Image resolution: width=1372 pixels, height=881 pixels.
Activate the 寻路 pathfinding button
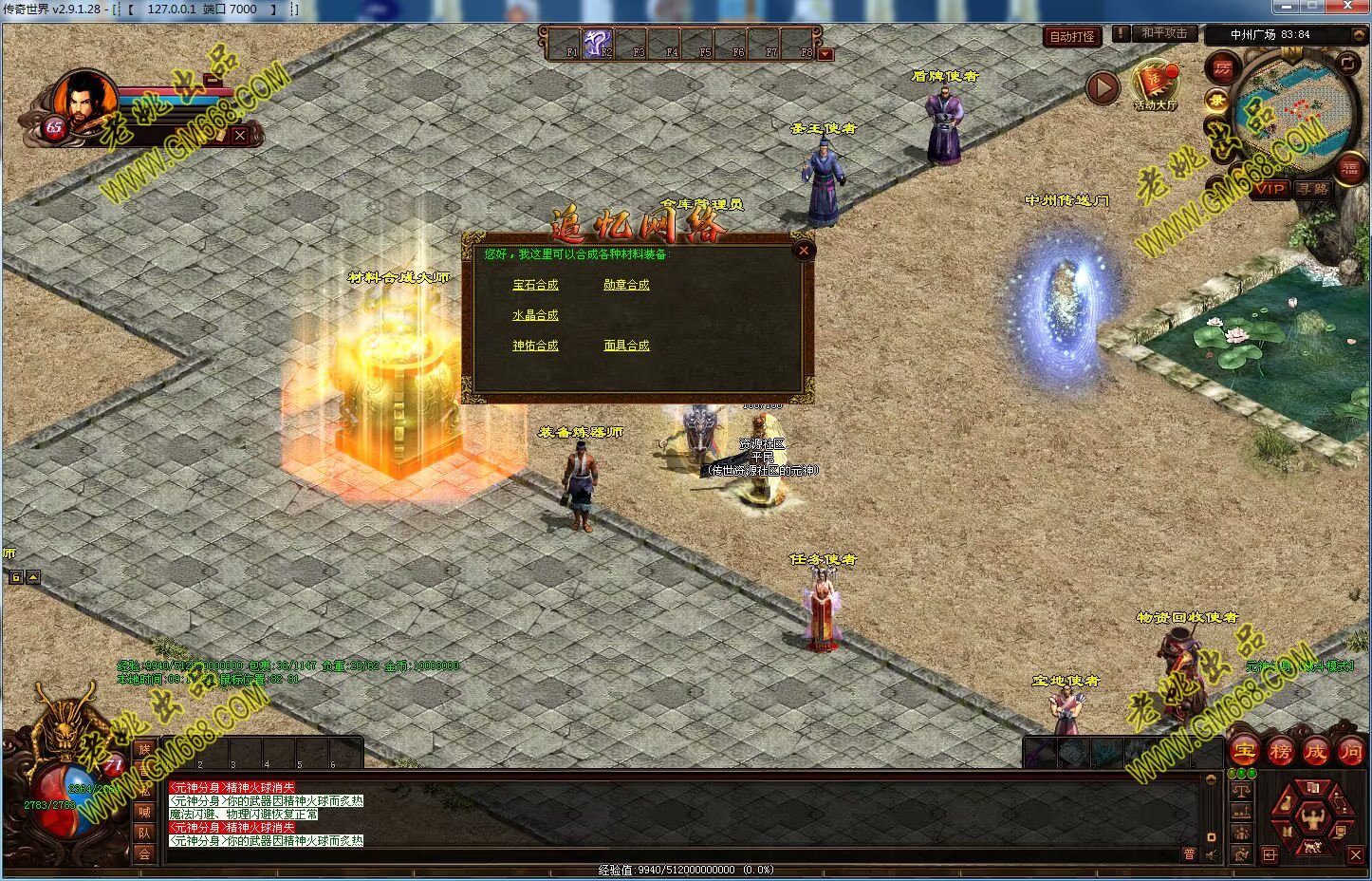(1313, 189)
